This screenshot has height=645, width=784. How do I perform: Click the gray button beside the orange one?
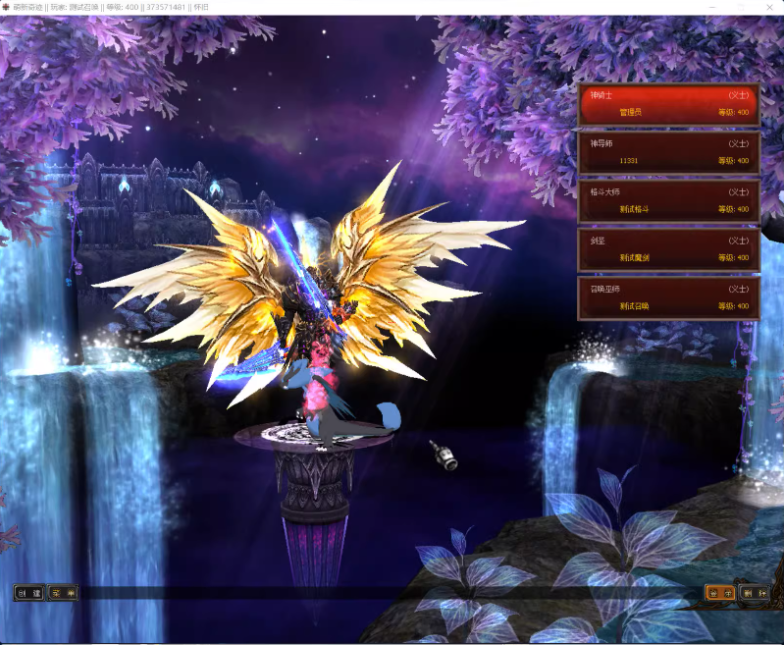coord(754,593)
